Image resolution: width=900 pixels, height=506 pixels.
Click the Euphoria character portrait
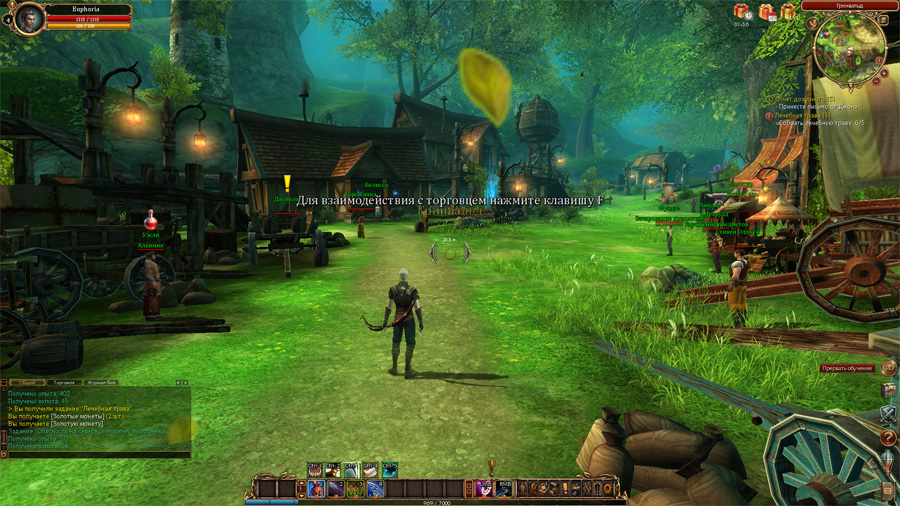click(x=27, y=18)
